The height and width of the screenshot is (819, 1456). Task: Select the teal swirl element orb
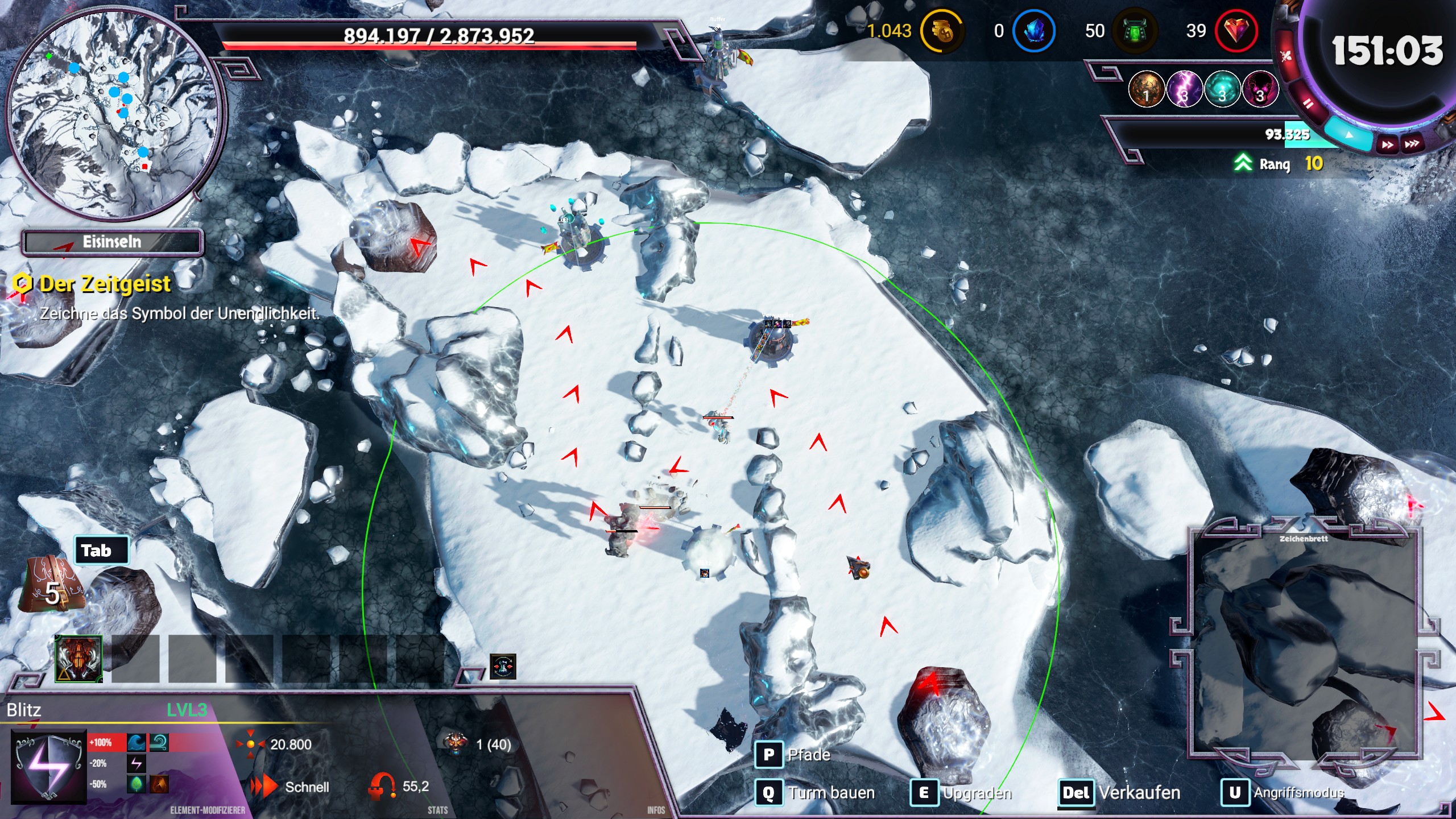(1222, 90)
